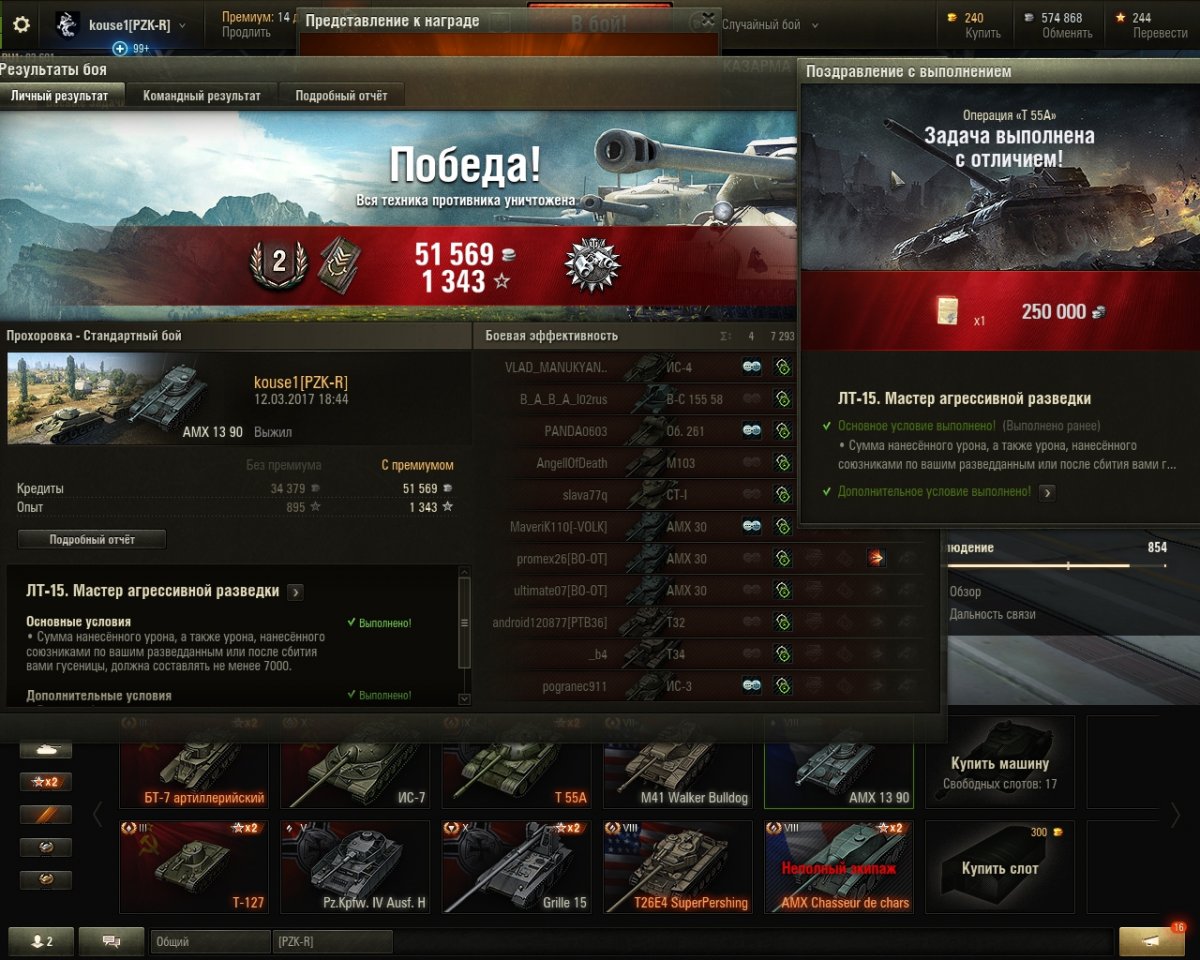Expand the ЛТ-15 mission details arrow

point(295,592)
